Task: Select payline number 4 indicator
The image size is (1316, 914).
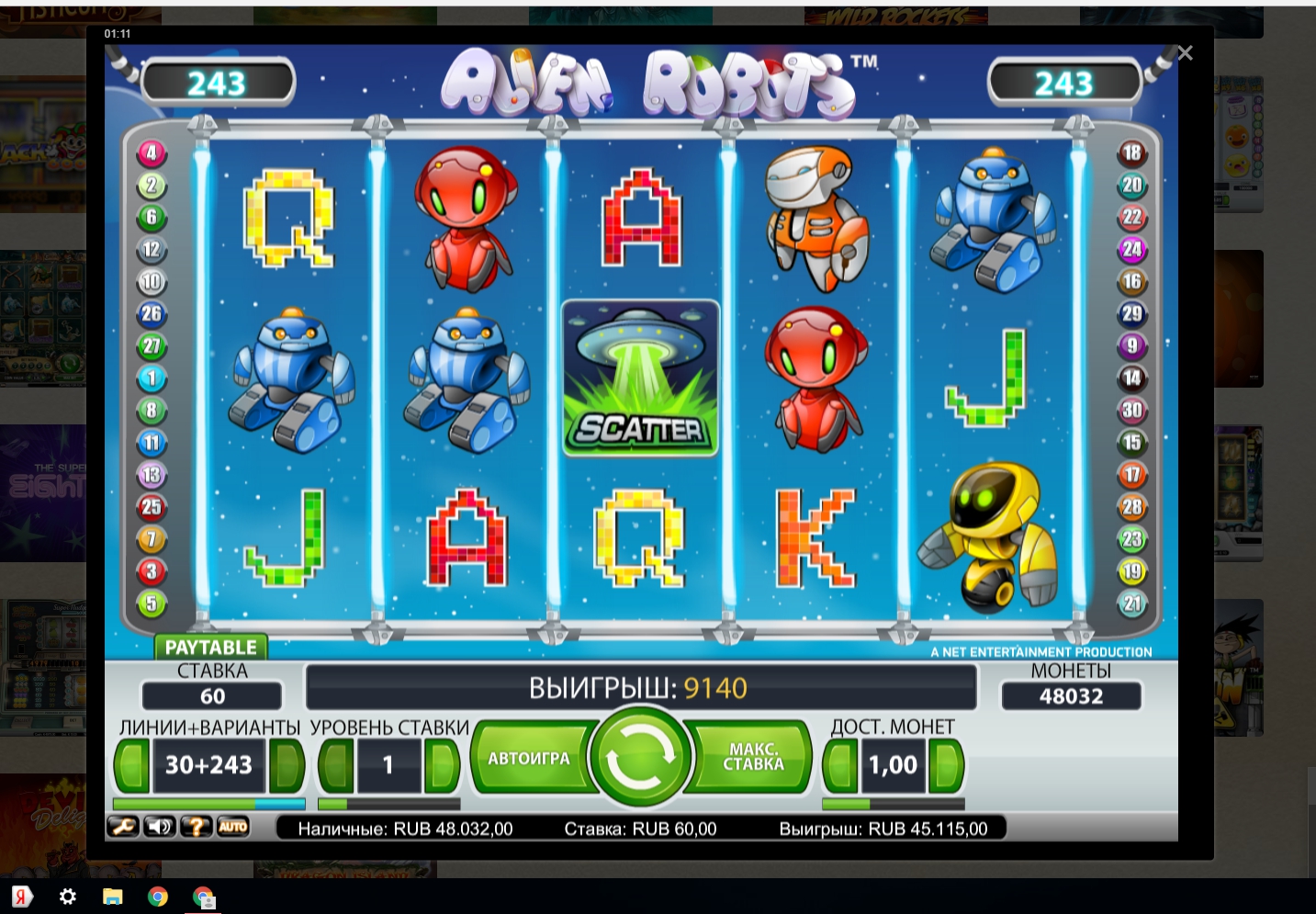Action: tap(152, 153)
